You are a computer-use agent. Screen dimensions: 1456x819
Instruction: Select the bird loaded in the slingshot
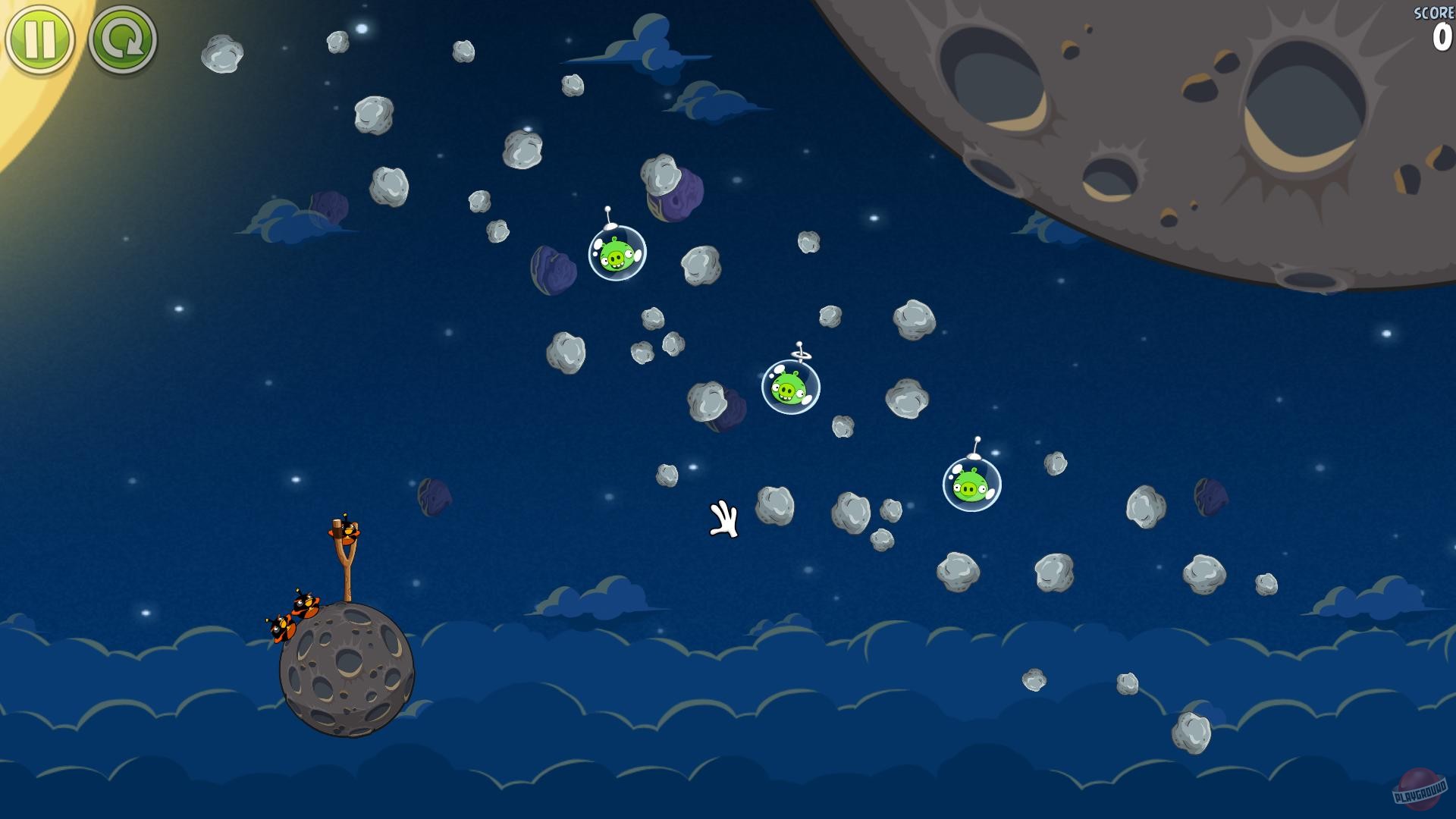350,532
